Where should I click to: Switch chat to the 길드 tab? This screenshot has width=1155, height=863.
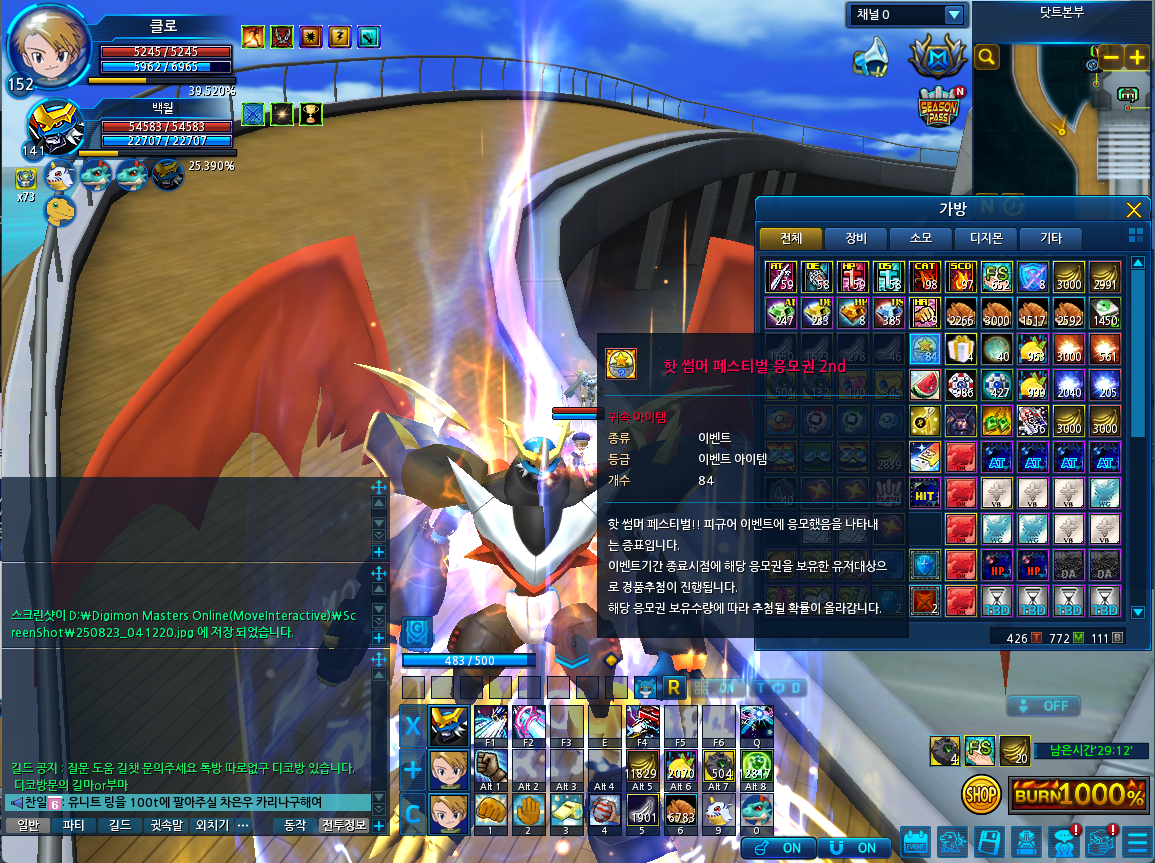point(120,826)
